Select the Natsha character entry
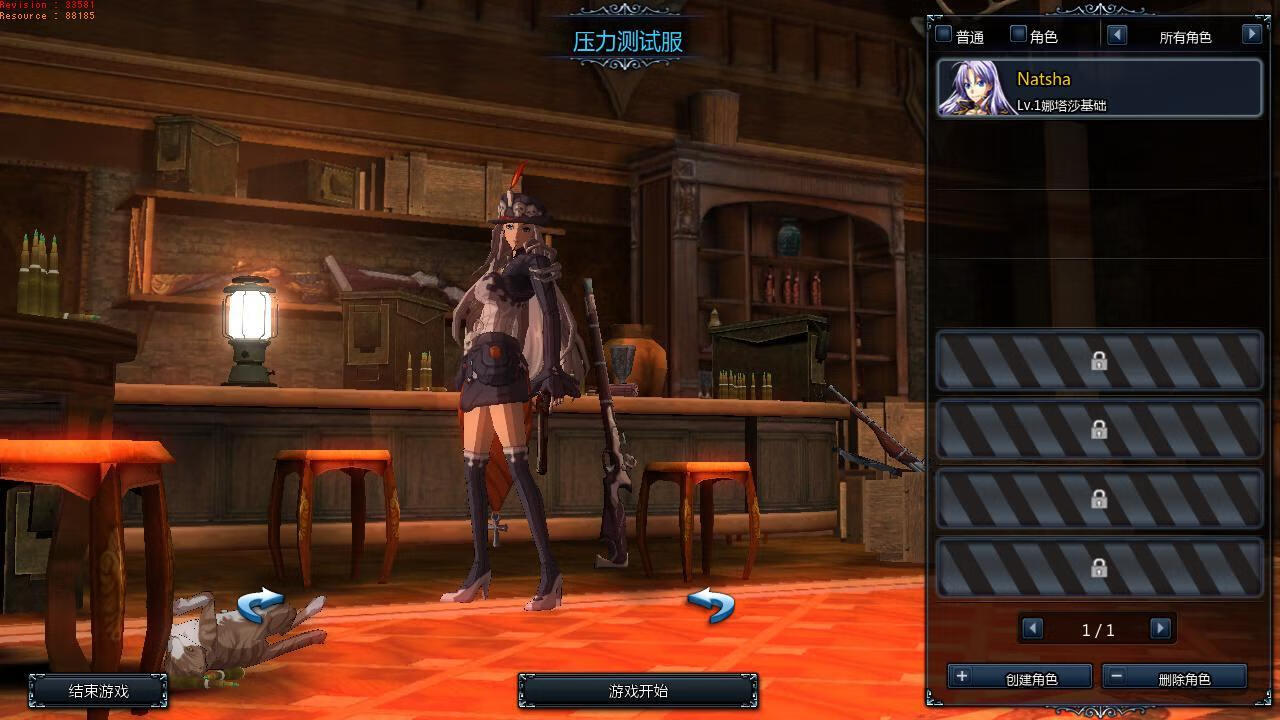The height and width of the screenshot is (720, 1280). pos(1099,88)
